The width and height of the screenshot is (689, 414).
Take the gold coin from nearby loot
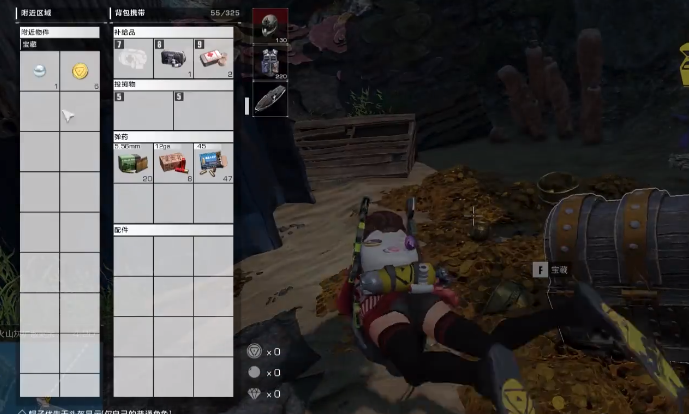coord(80,72)
